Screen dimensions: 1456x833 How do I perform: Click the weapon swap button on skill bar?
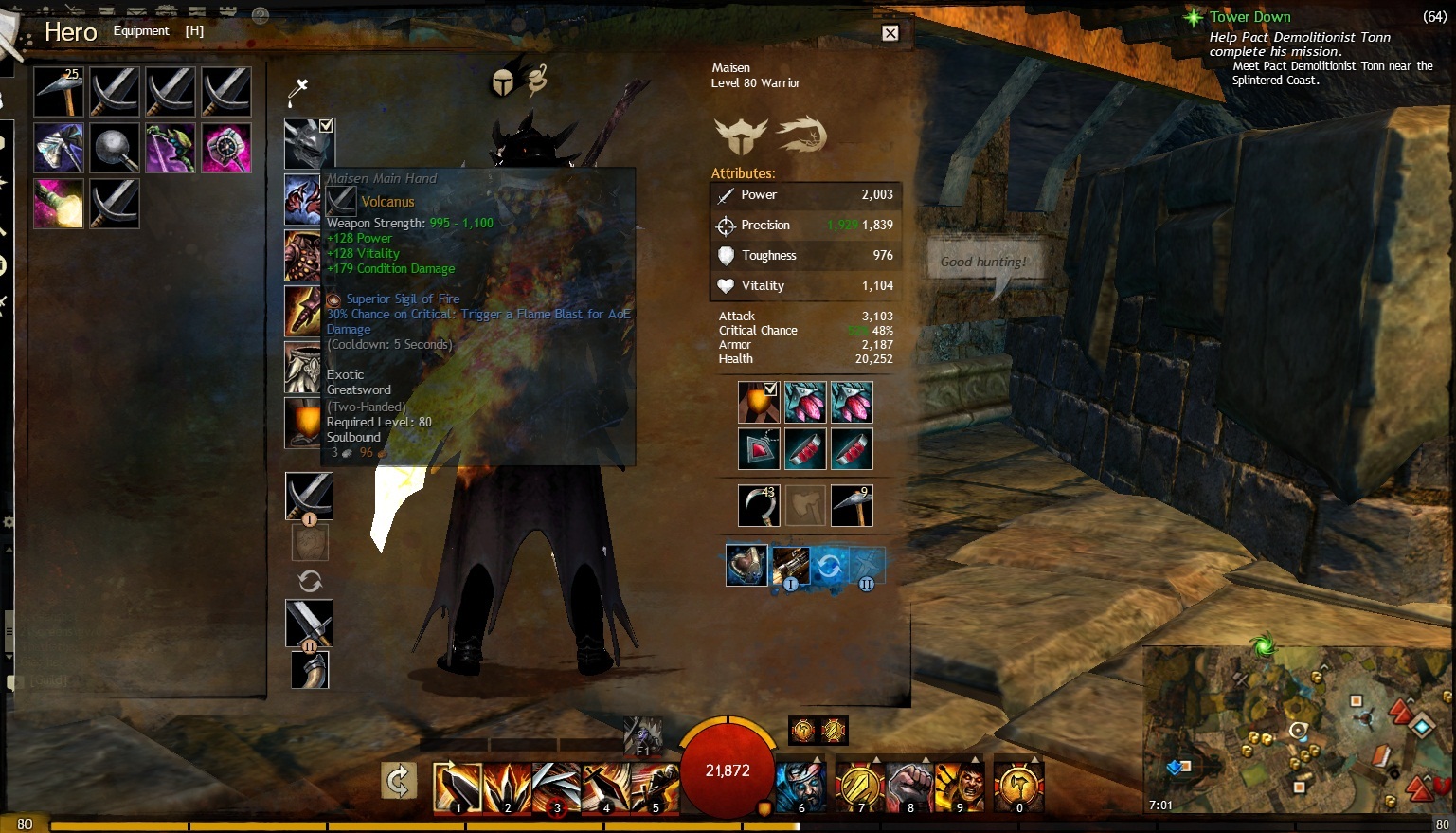click(x=399, y=781)
